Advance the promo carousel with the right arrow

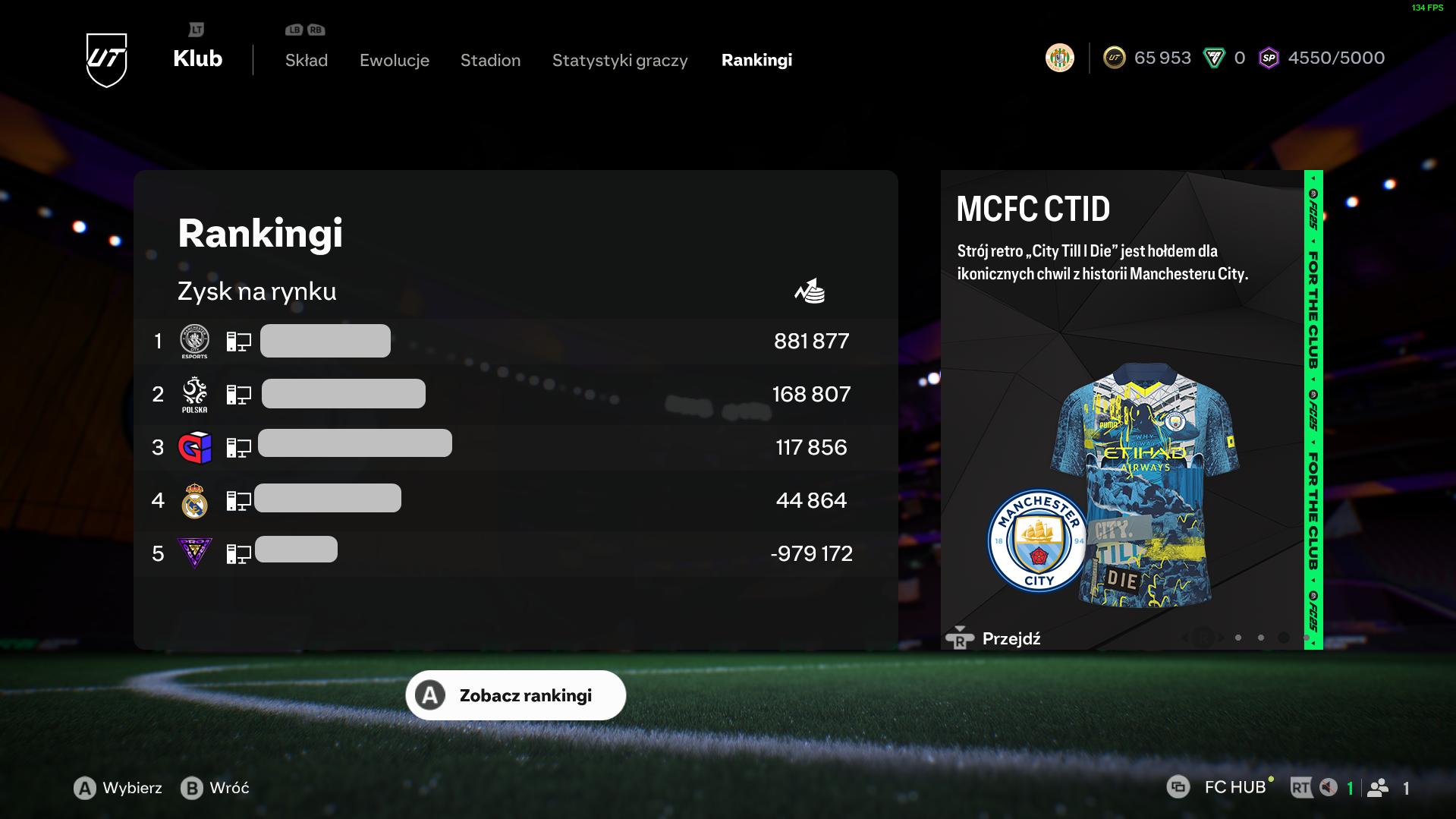click(1222, 638)
